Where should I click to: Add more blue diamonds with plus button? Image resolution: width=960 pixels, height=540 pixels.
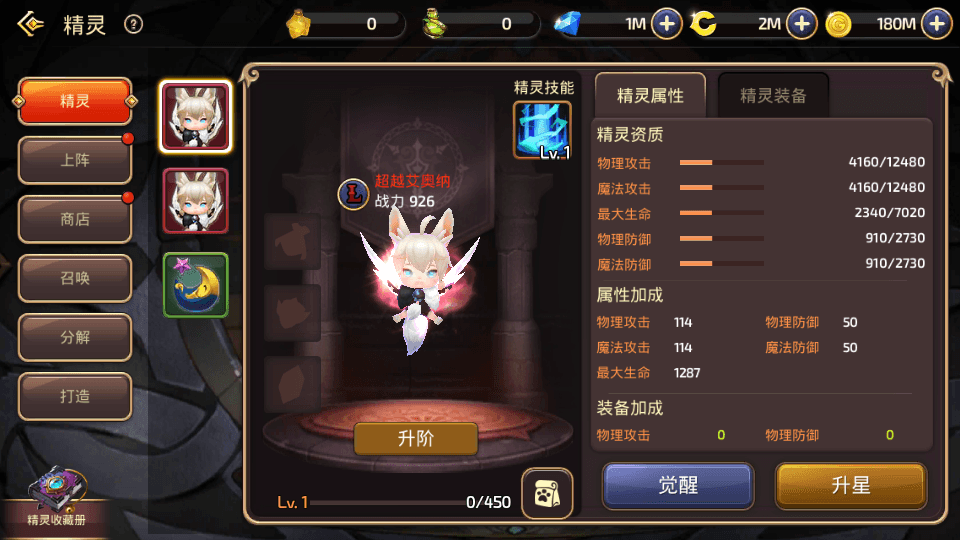pos(667,24)
